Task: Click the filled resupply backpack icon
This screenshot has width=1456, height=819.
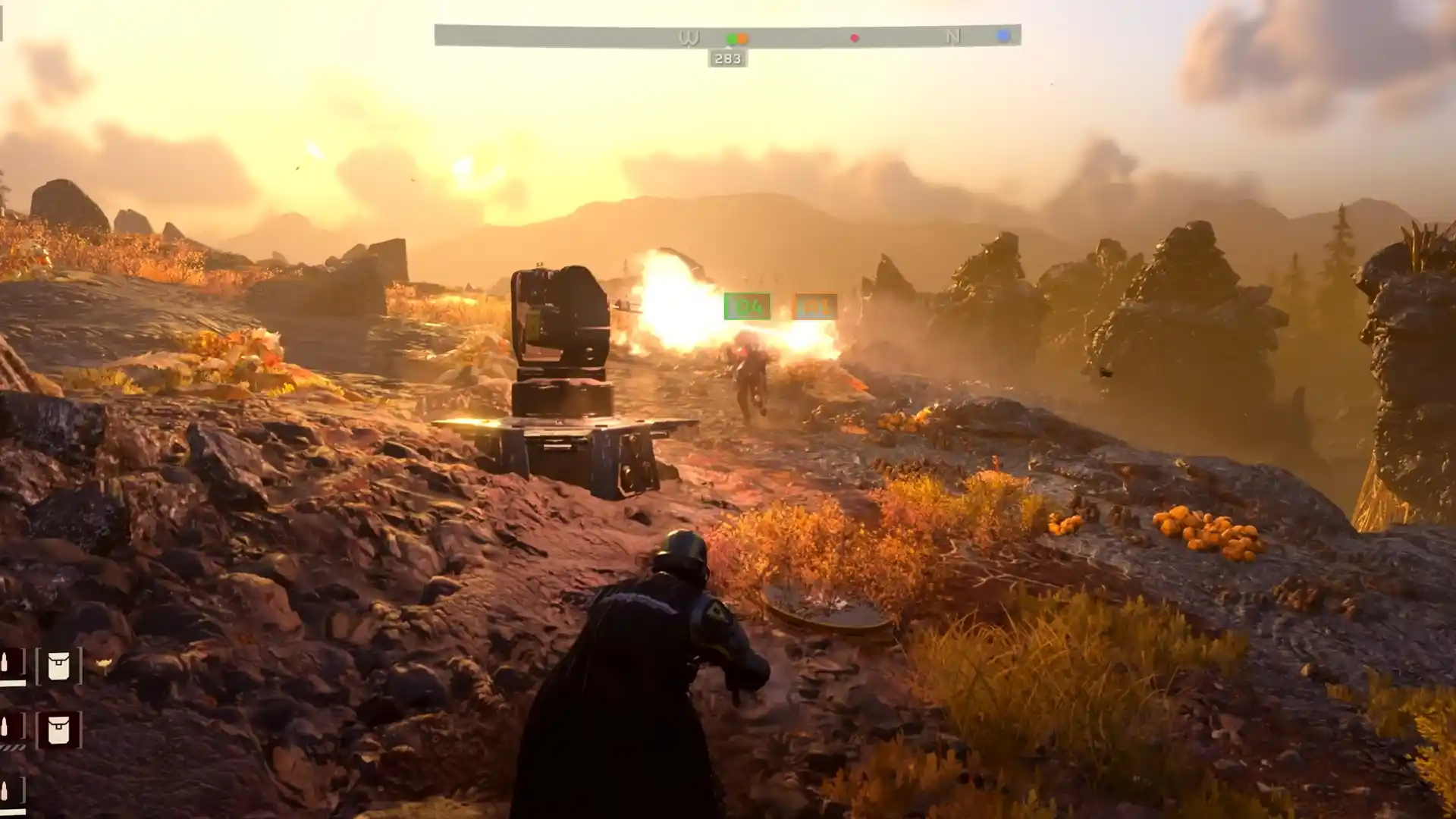Action: (58, 666)
